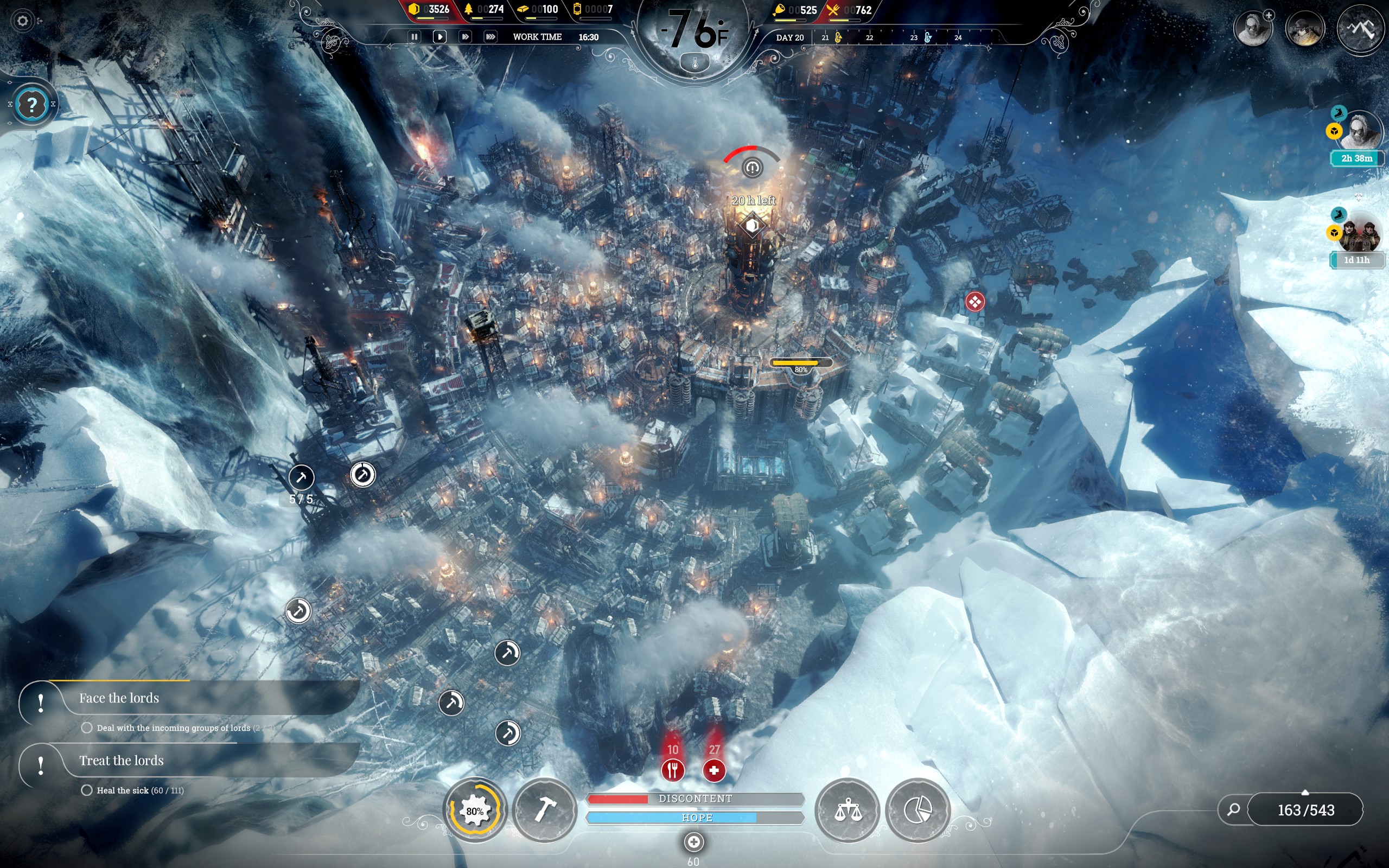Open the economy pie chart panel

click(x=917, y=810)
